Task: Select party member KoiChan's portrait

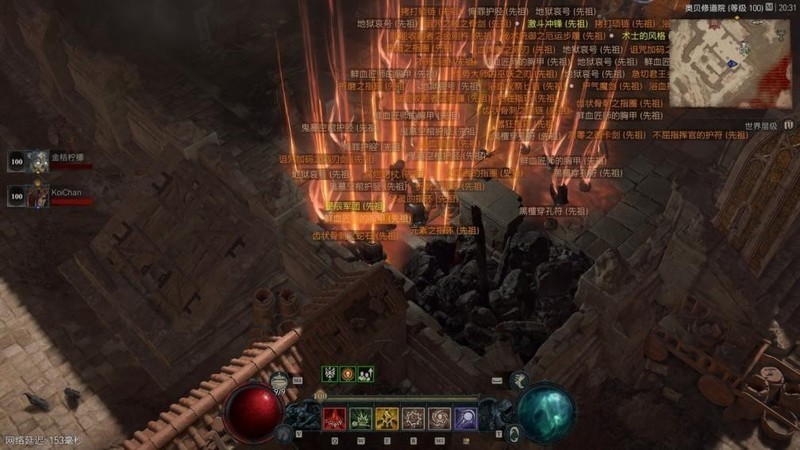Action: point(38,195)
